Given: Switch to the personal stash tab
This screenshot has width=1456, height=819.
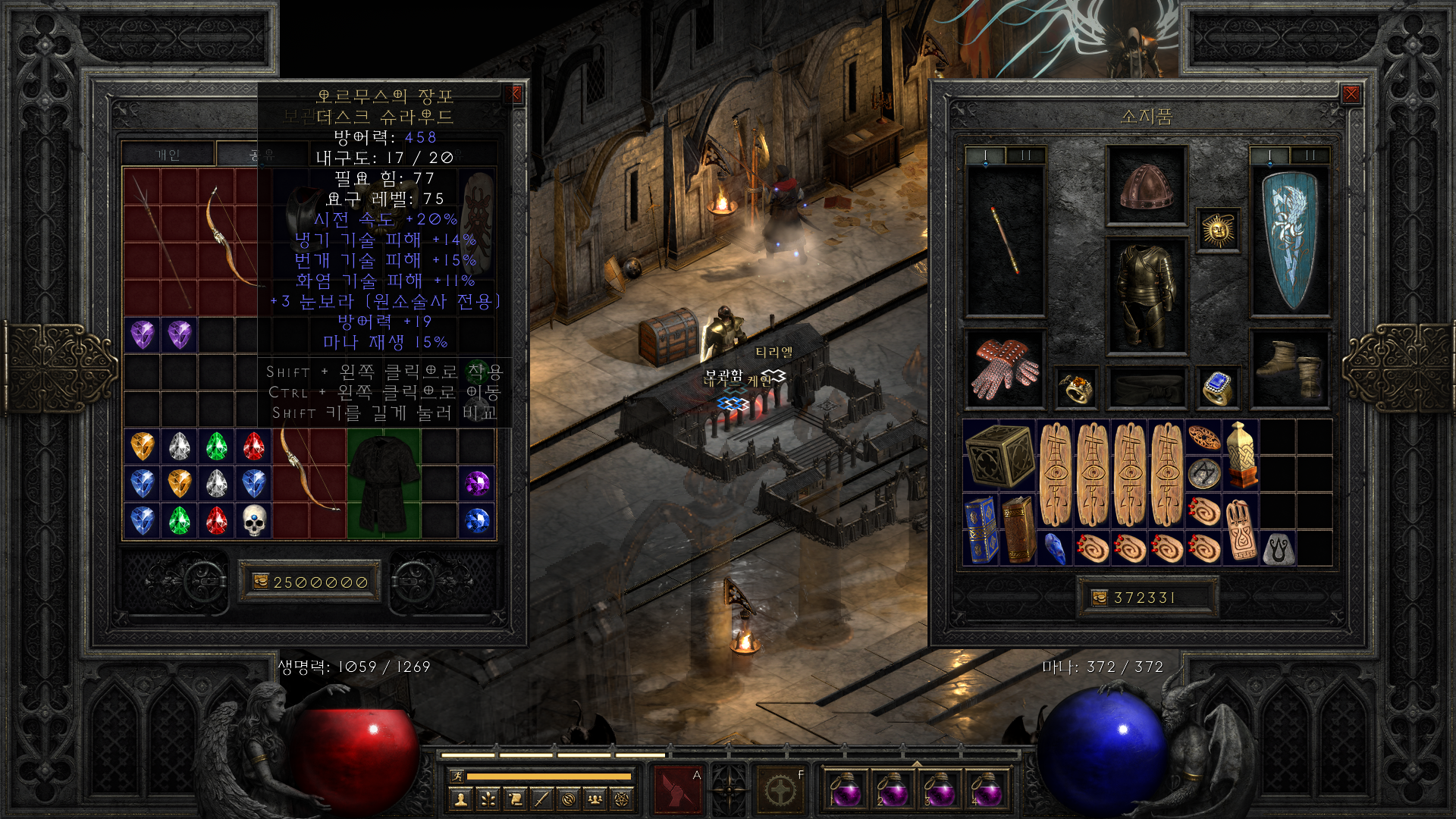Looking at the screenshot, I should (168, 155).
